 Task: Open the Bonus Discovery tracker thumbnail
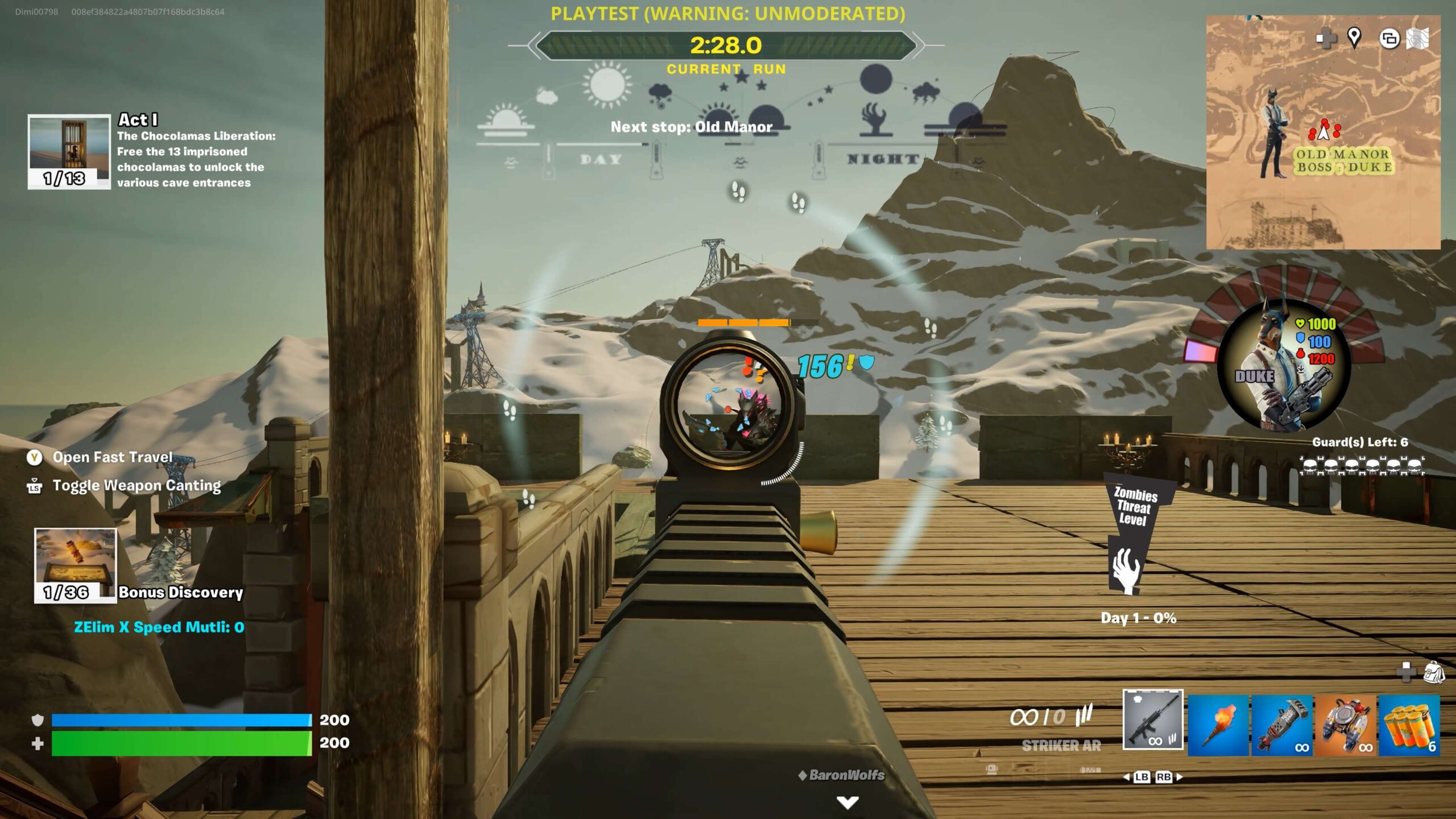click(75, 565)
